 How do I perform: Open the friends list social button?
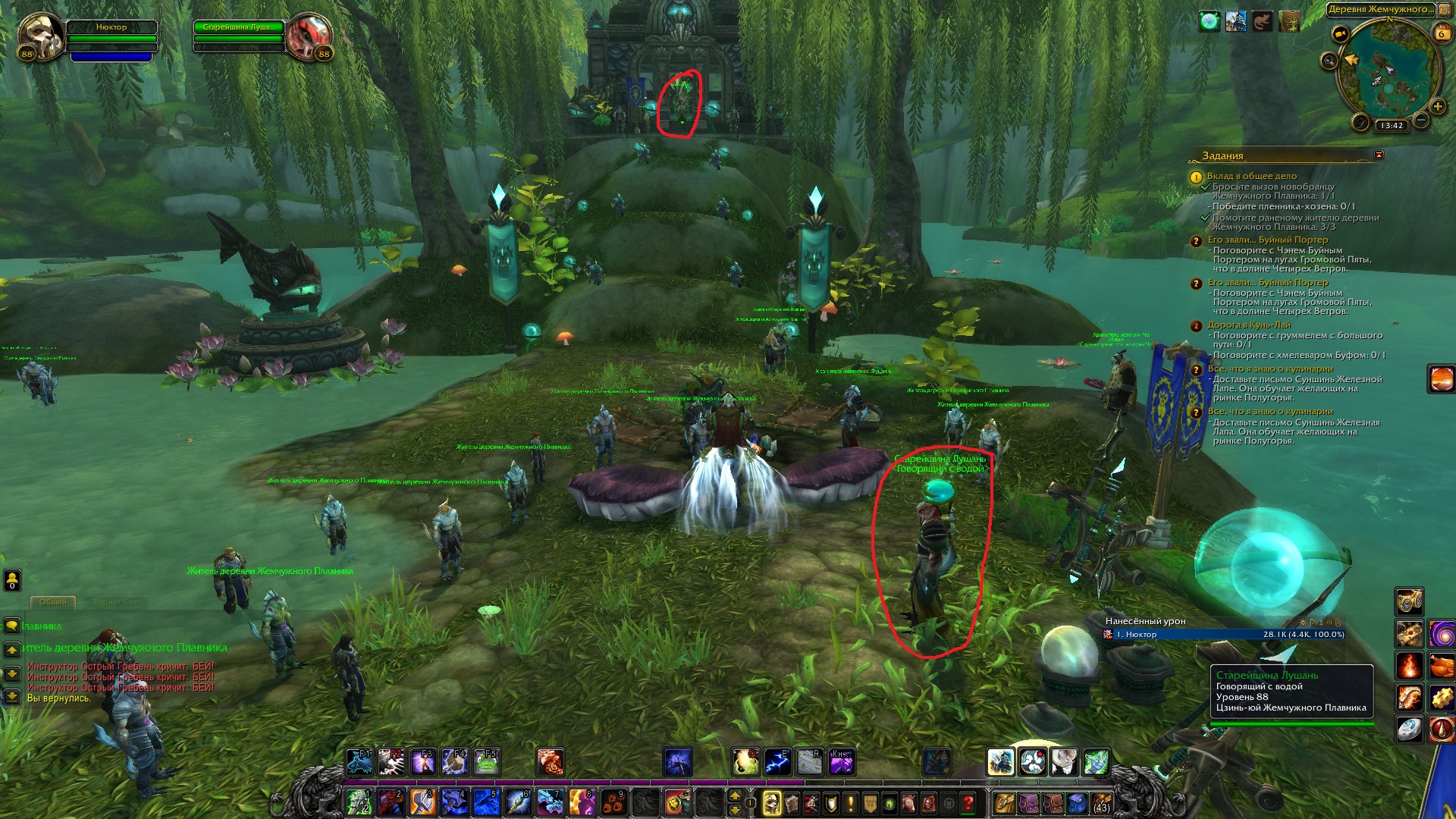pyautogui.click(x=12, y=580)
